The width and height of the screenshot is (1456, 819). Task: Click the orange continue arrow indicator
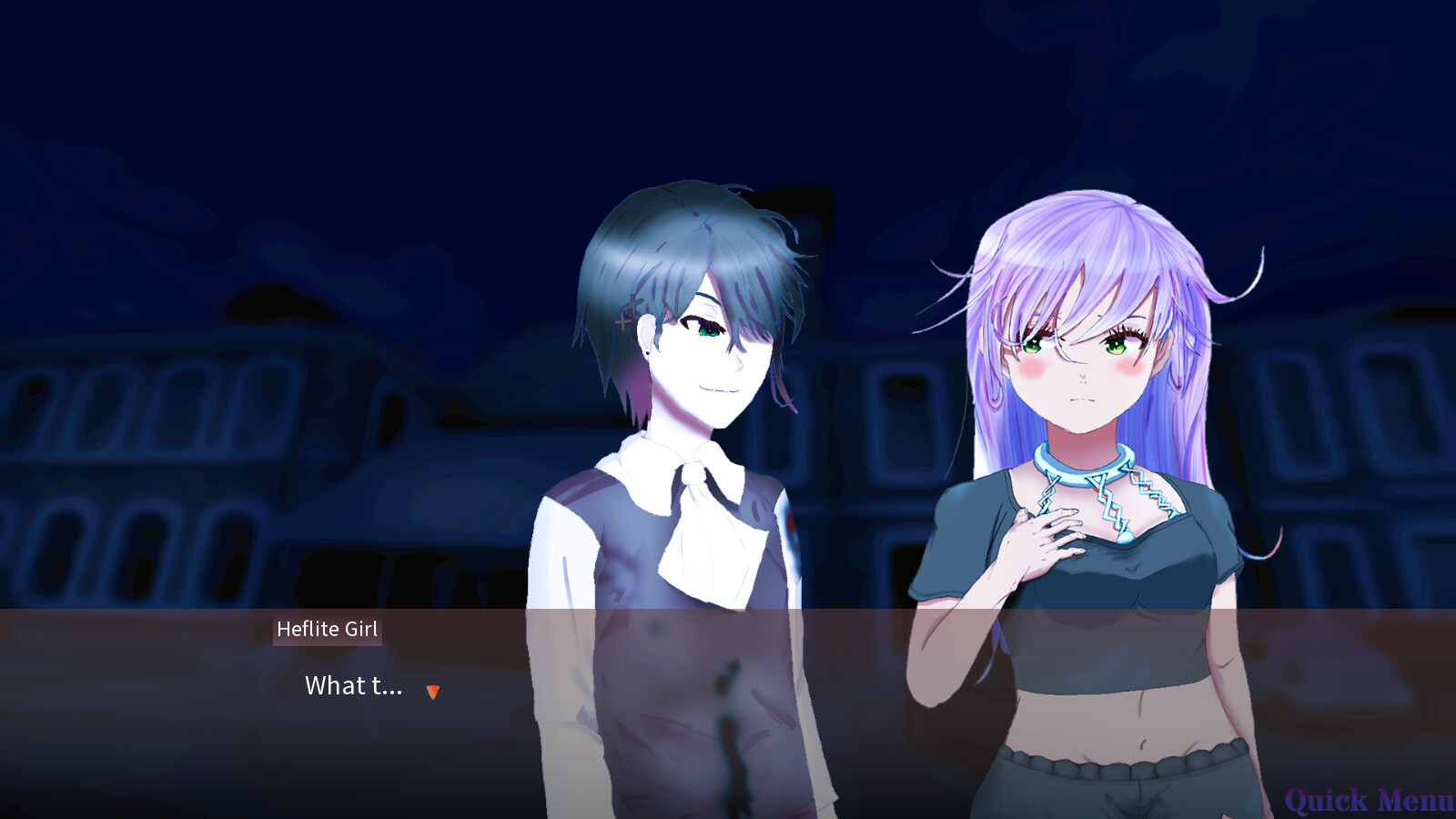click(x=433, y=692)
